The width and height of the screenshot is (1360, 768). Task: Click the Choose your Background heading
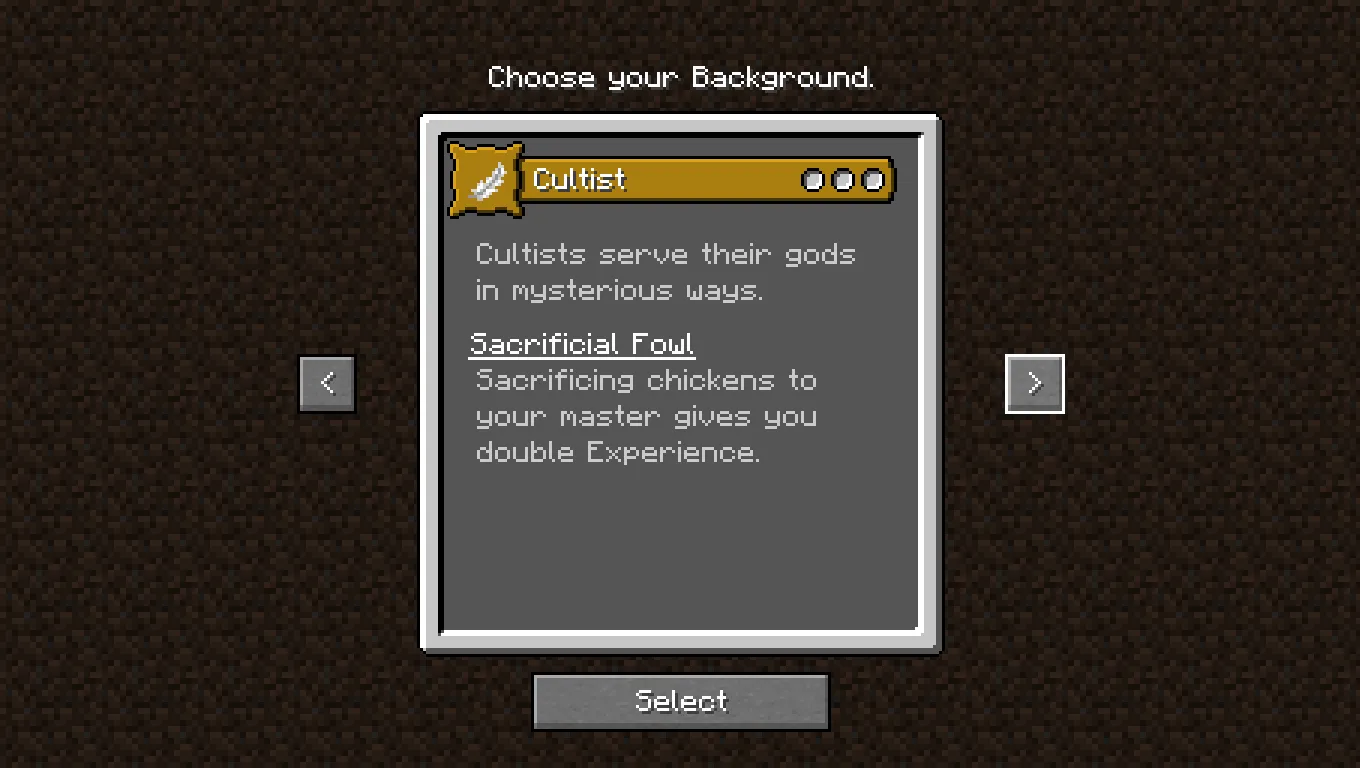point(681,78)
